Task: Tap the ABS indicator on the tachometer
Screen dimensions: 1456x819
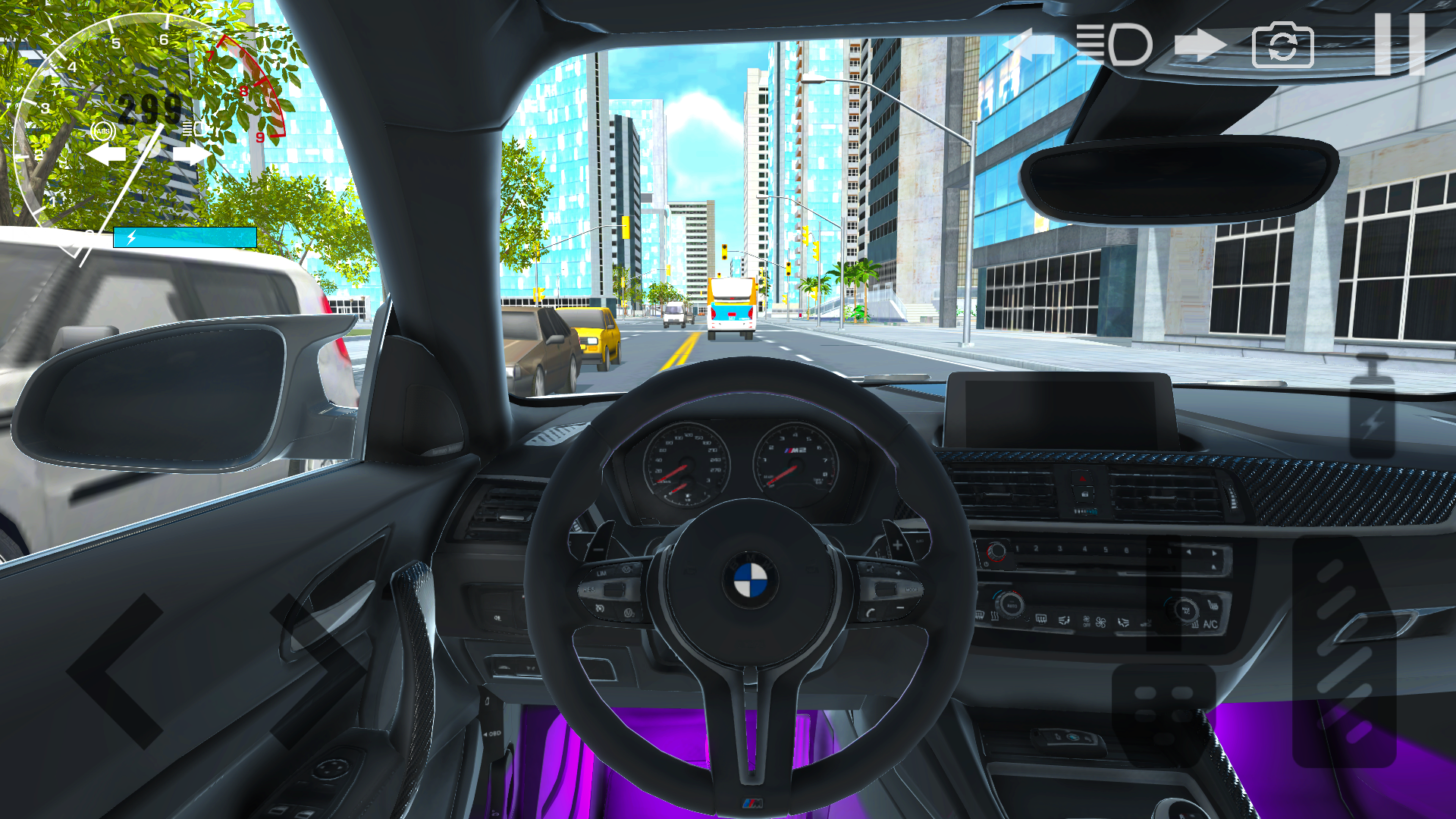Action: [x=102, y=130]
